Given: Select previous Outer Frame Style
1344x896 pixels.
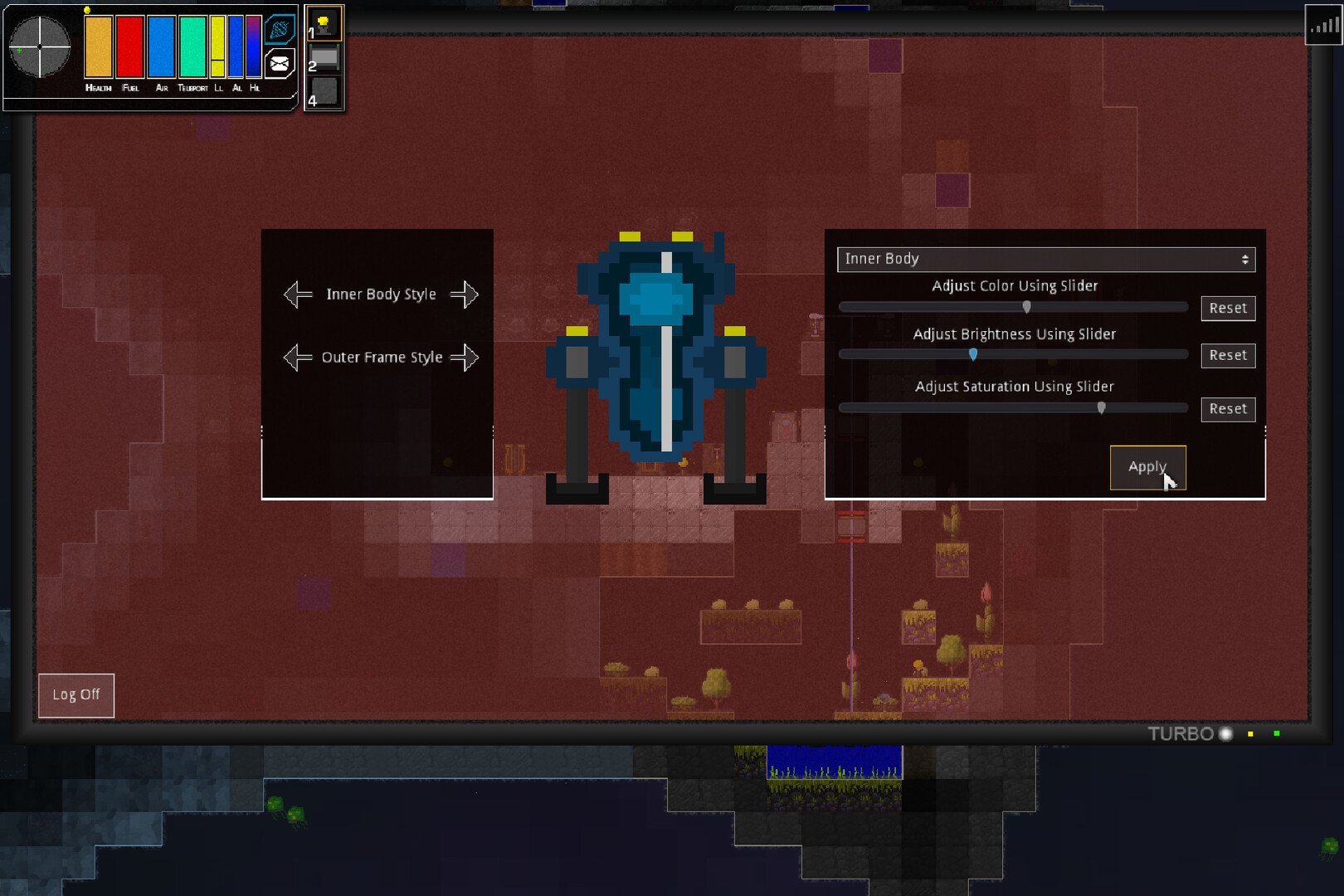Looking at the screenshot, I should click(x=298, y=358).
